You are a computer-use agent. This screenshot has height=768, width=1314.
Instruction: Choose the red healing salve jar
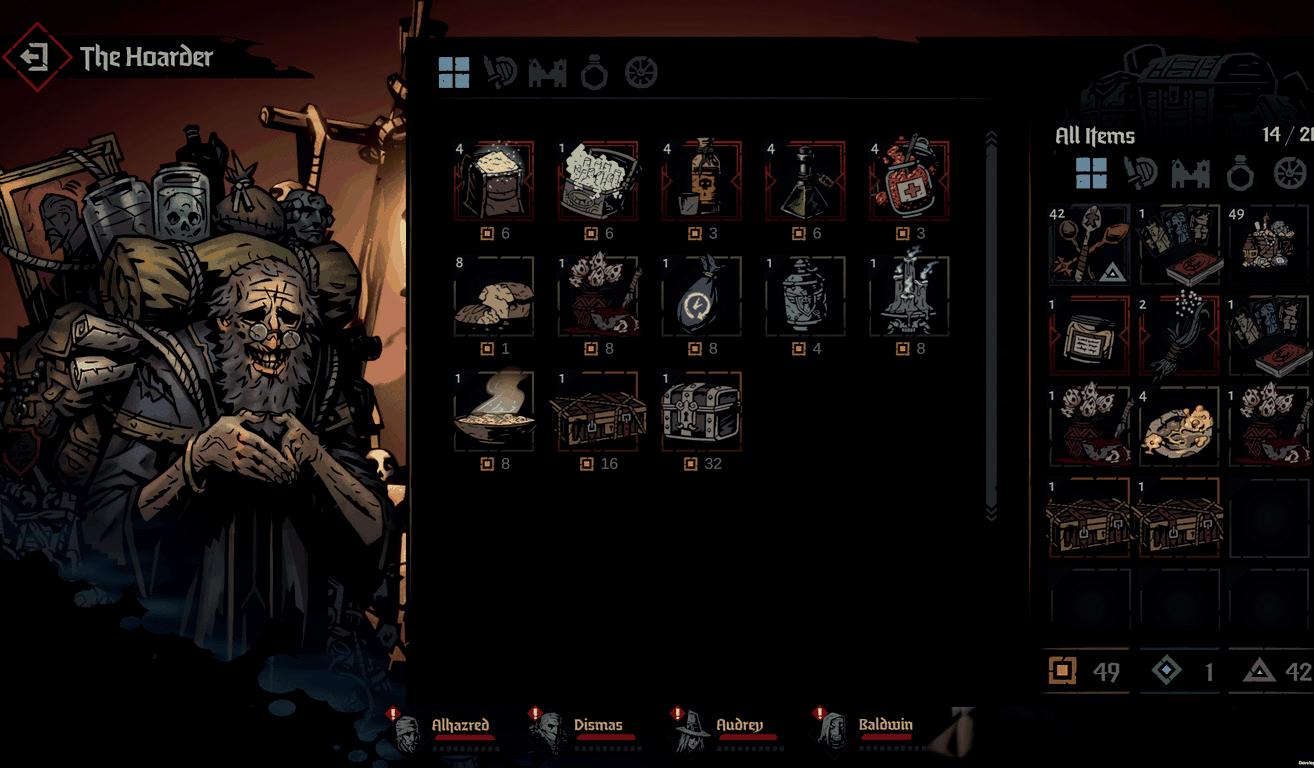click(x=908, y=181)
